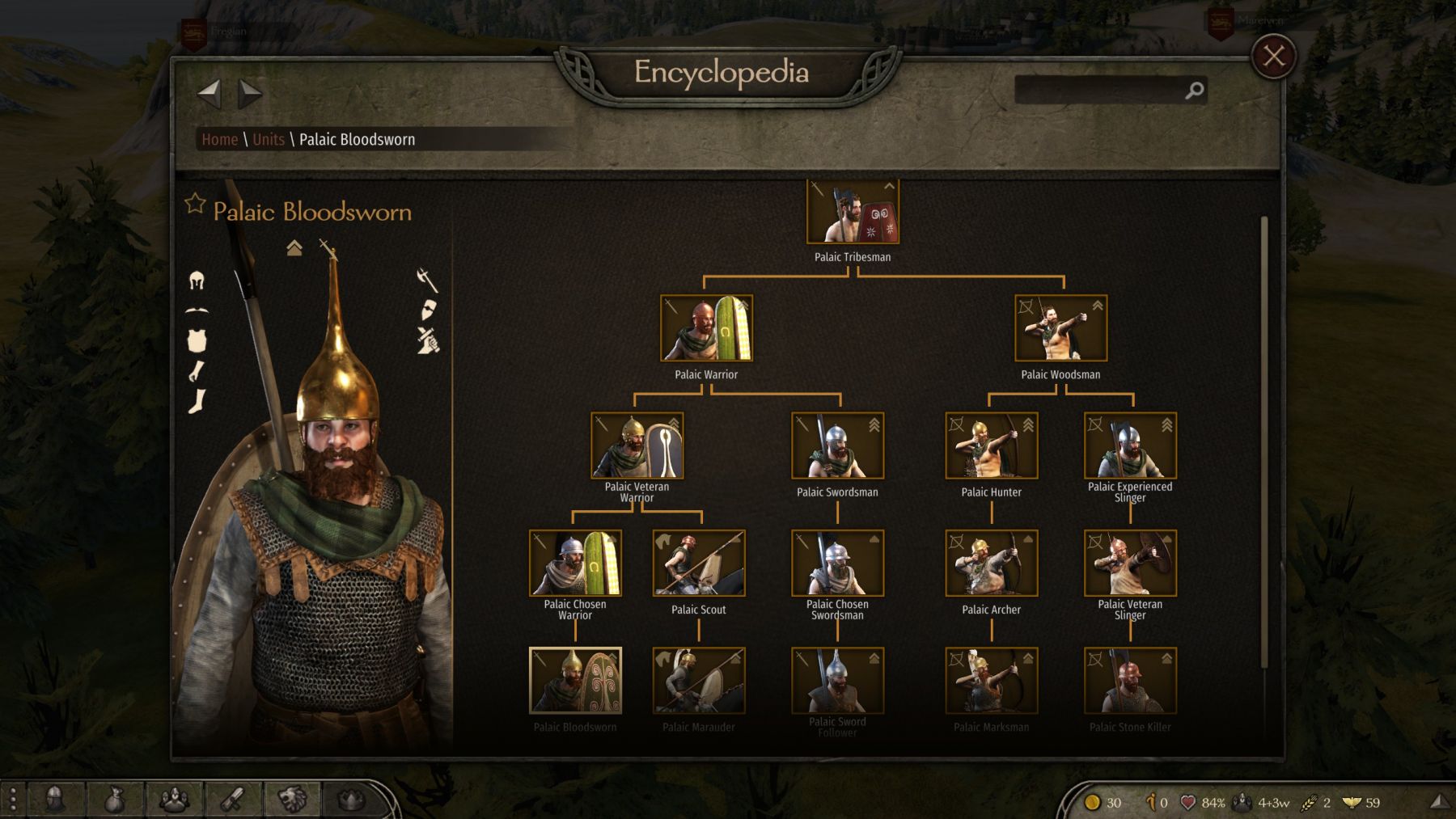Click the helmet equipment icon
Screen dimensions: 1456x819
coord(197,281)
